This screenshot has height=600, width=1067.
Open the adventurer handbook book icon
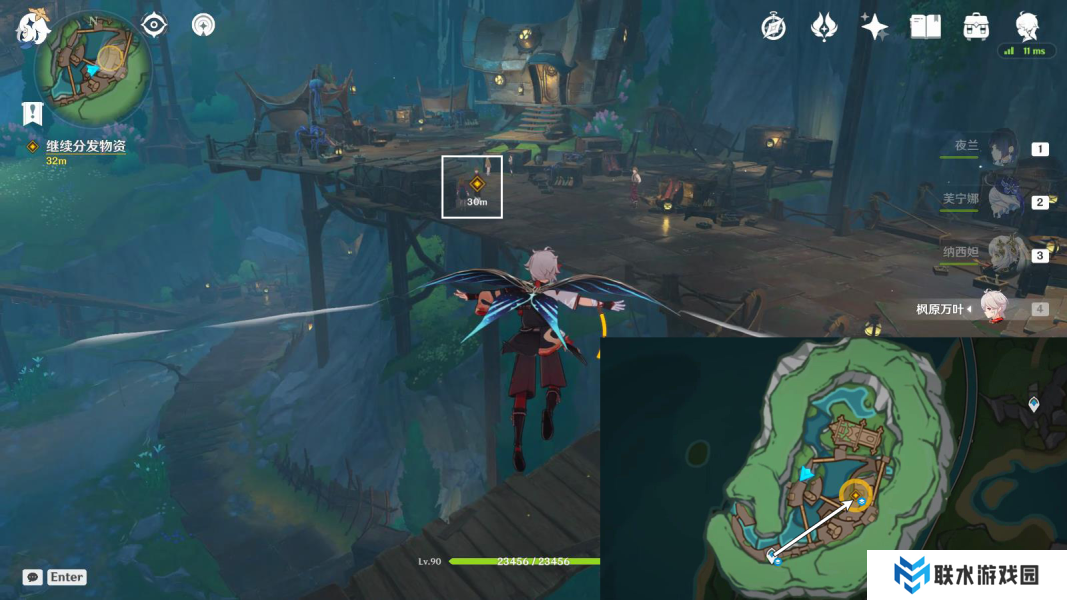pos(925,27)
